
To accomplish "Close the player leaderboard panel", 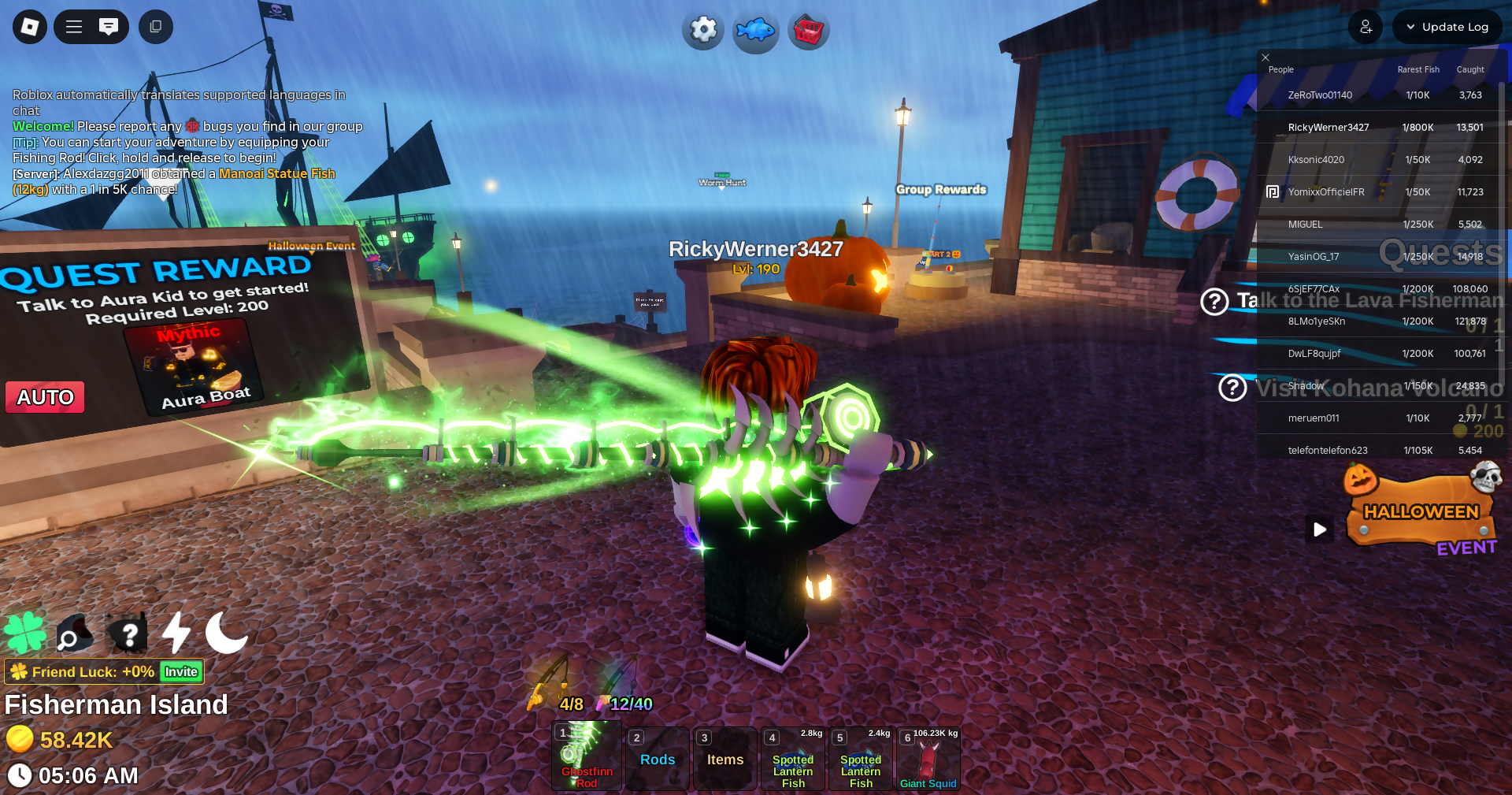I will pyautogui.click(x=1266, y=58).
